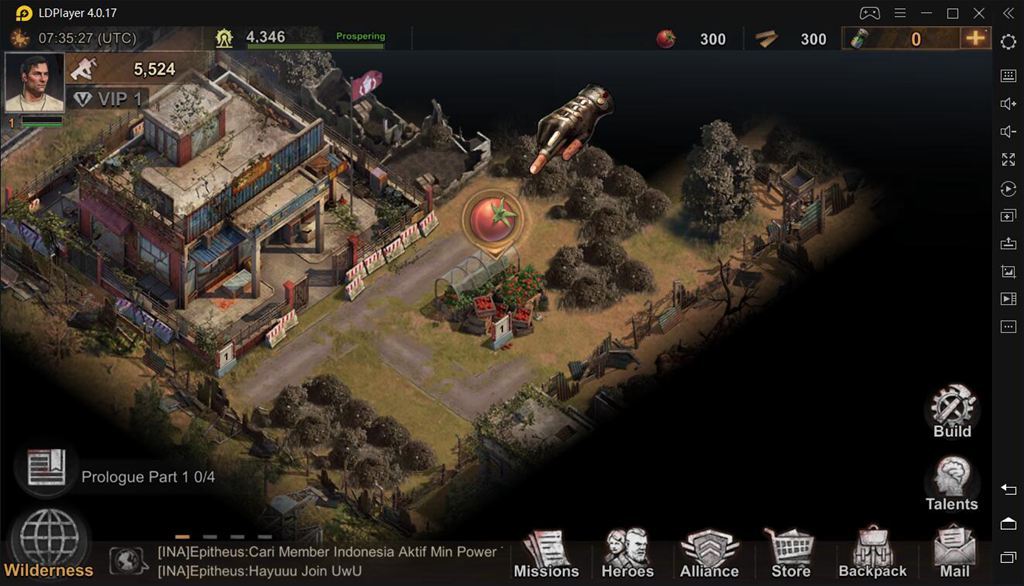Open the Backpack inventory
The image size is (1024, 586).
[872, 553]
